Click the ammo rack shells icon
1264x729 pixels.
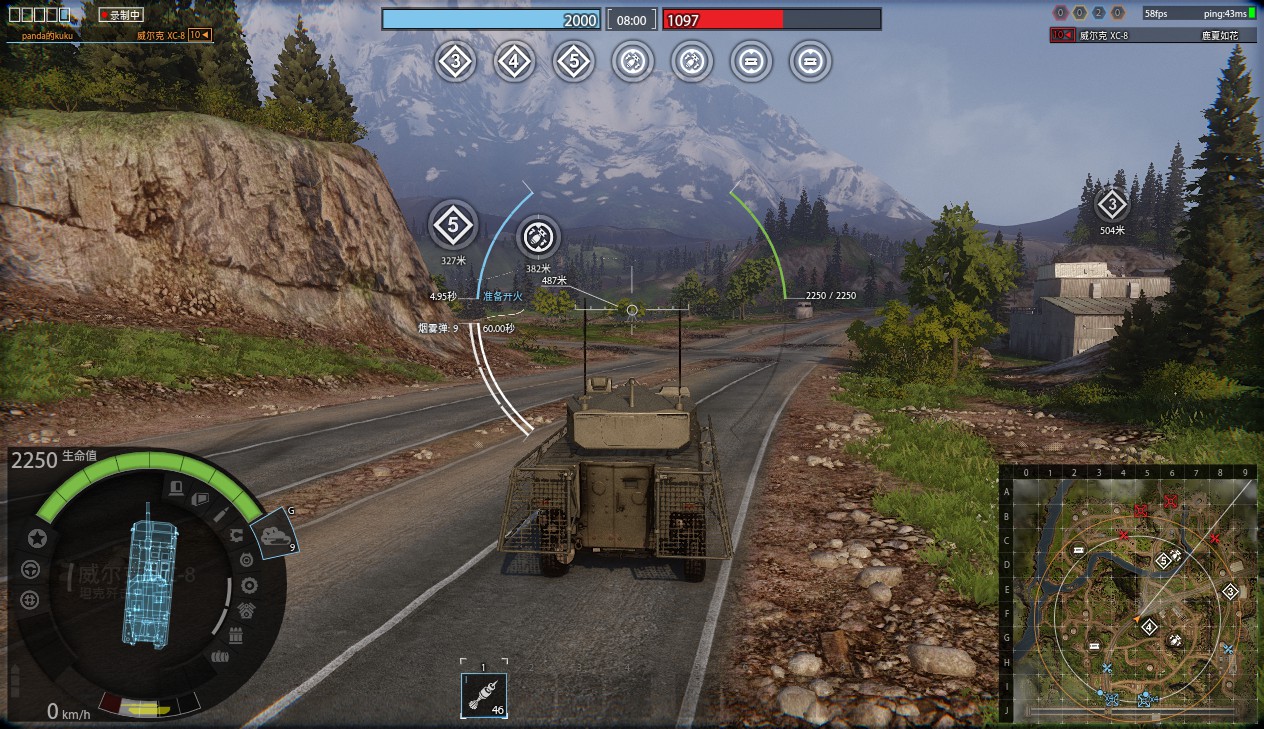237,635
